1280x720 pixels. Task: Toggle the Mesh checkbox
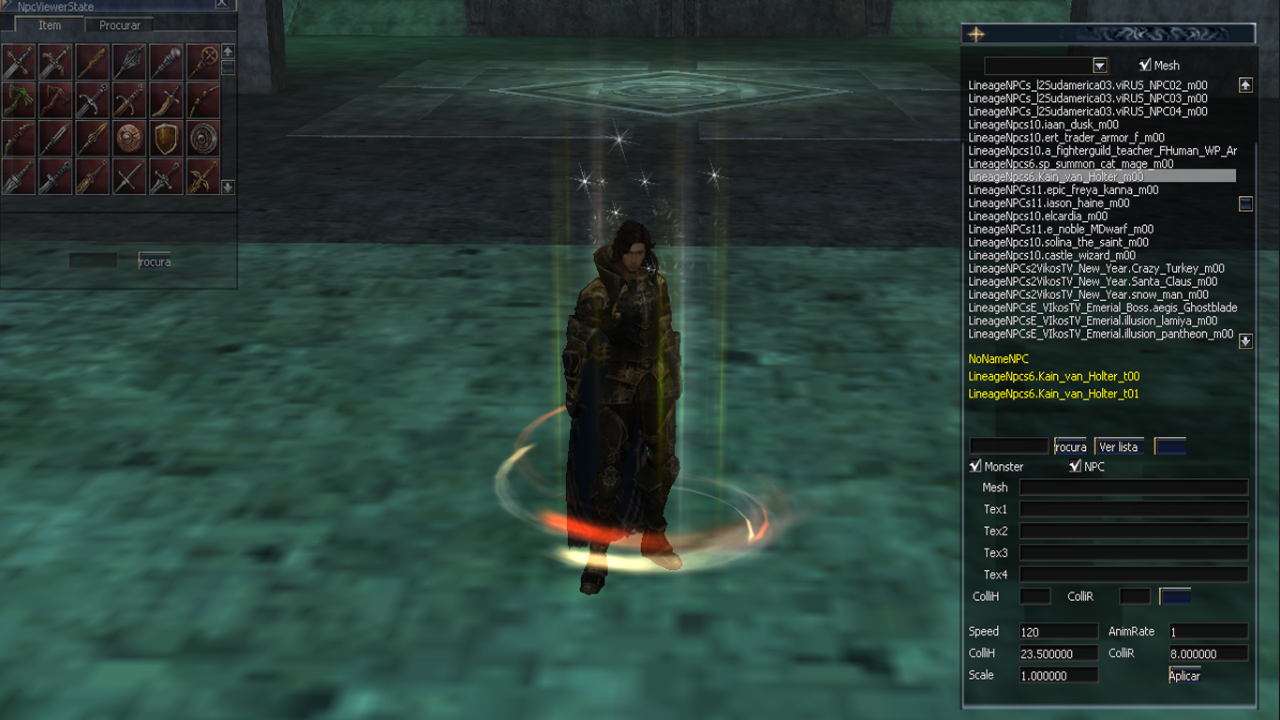[x=1144, y=64]
